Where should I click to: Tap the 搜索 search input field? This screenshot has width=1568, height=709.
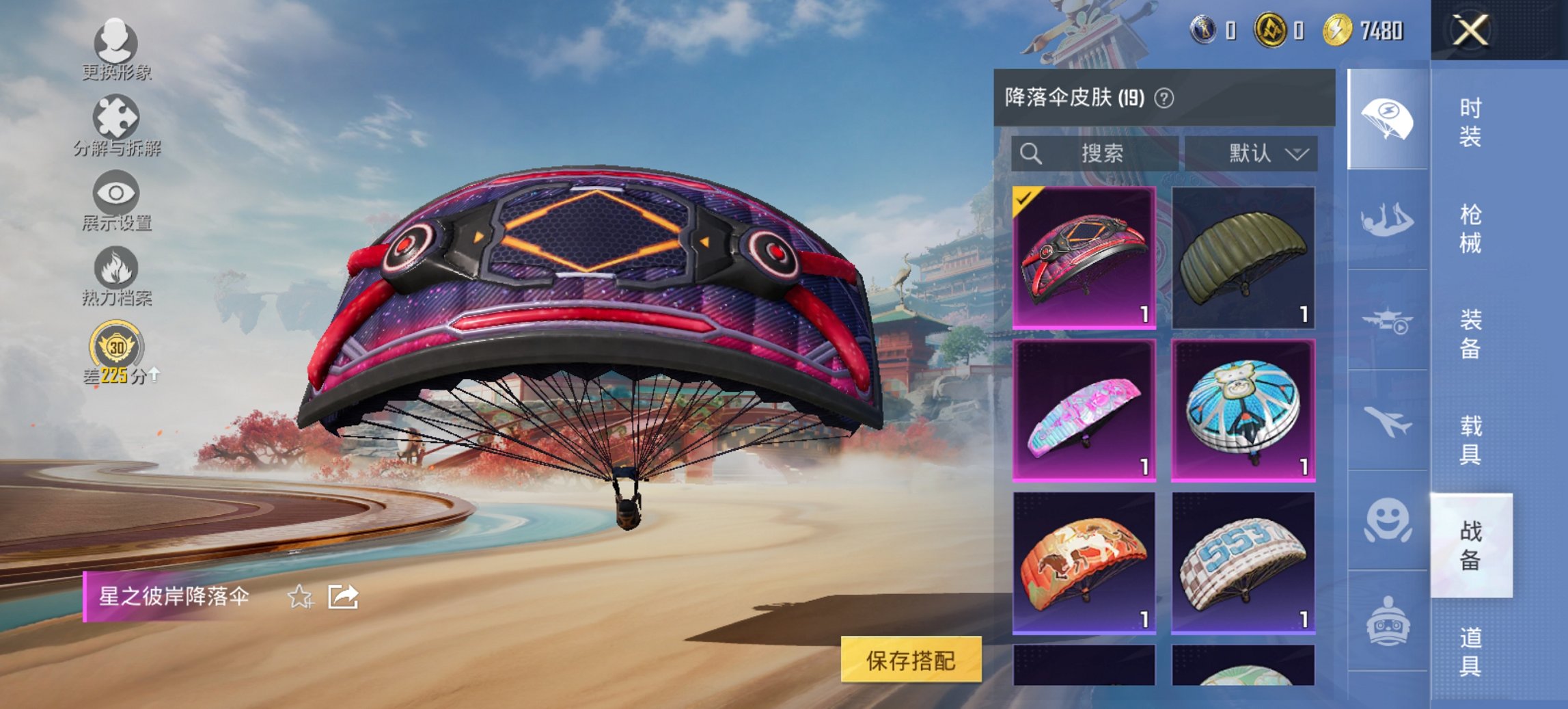pyautogui.click(x=1093, y=155)
